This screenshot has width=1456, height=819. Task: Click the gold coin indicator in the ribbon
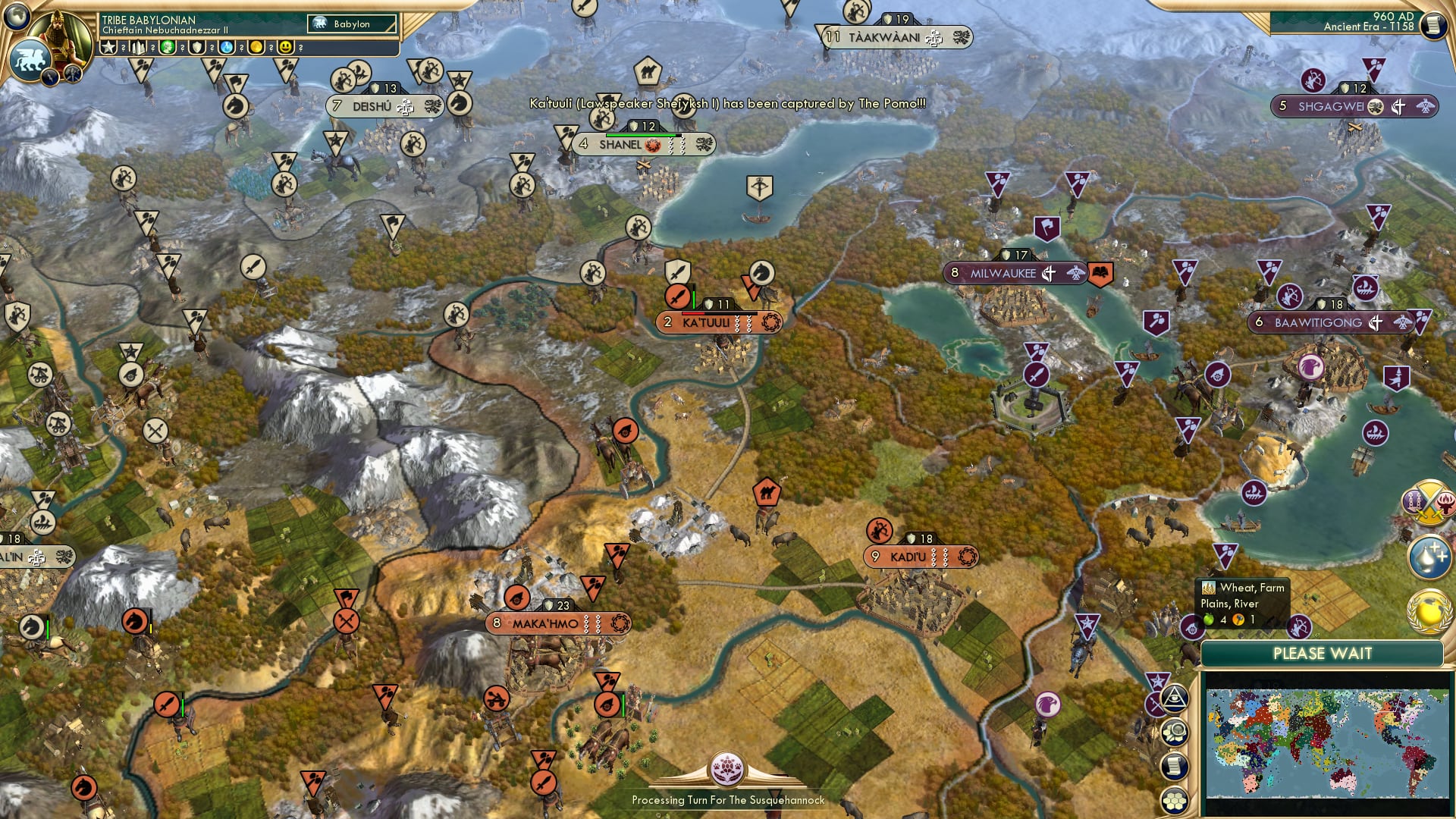[x=256, y=47]
